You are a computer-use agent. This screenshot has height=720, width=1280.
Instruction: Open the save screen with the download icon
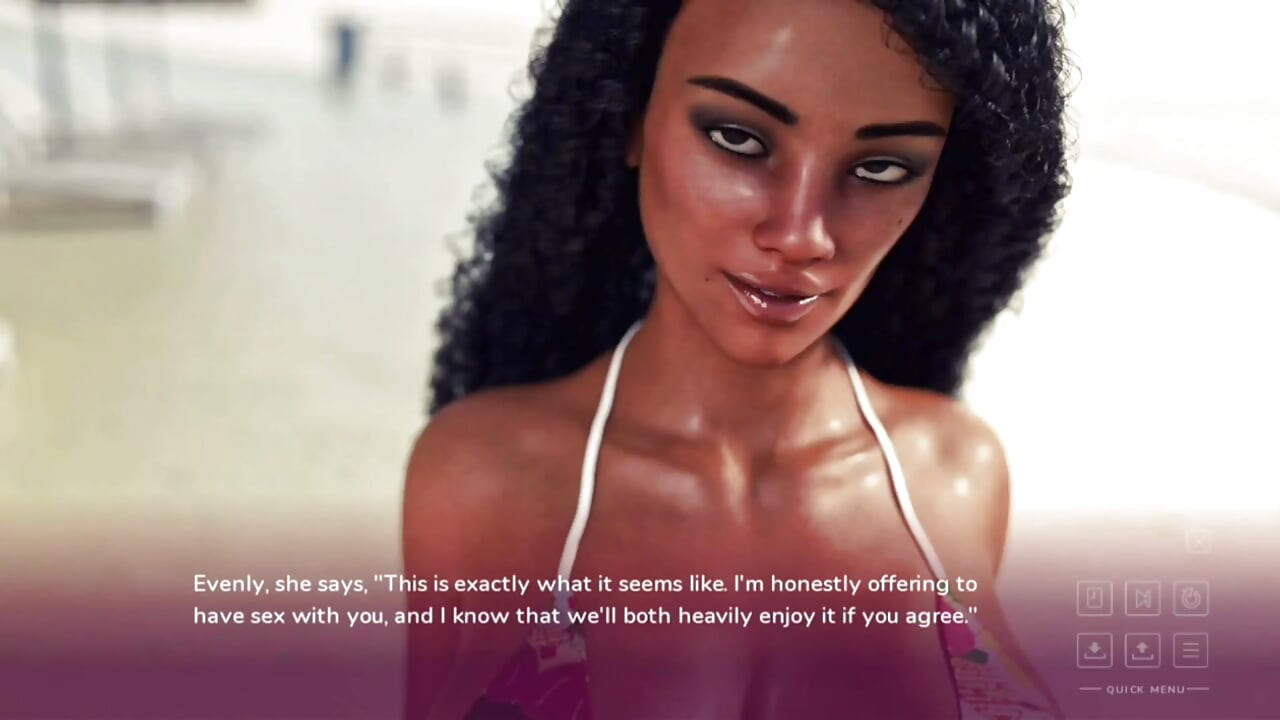[1095, 650]
